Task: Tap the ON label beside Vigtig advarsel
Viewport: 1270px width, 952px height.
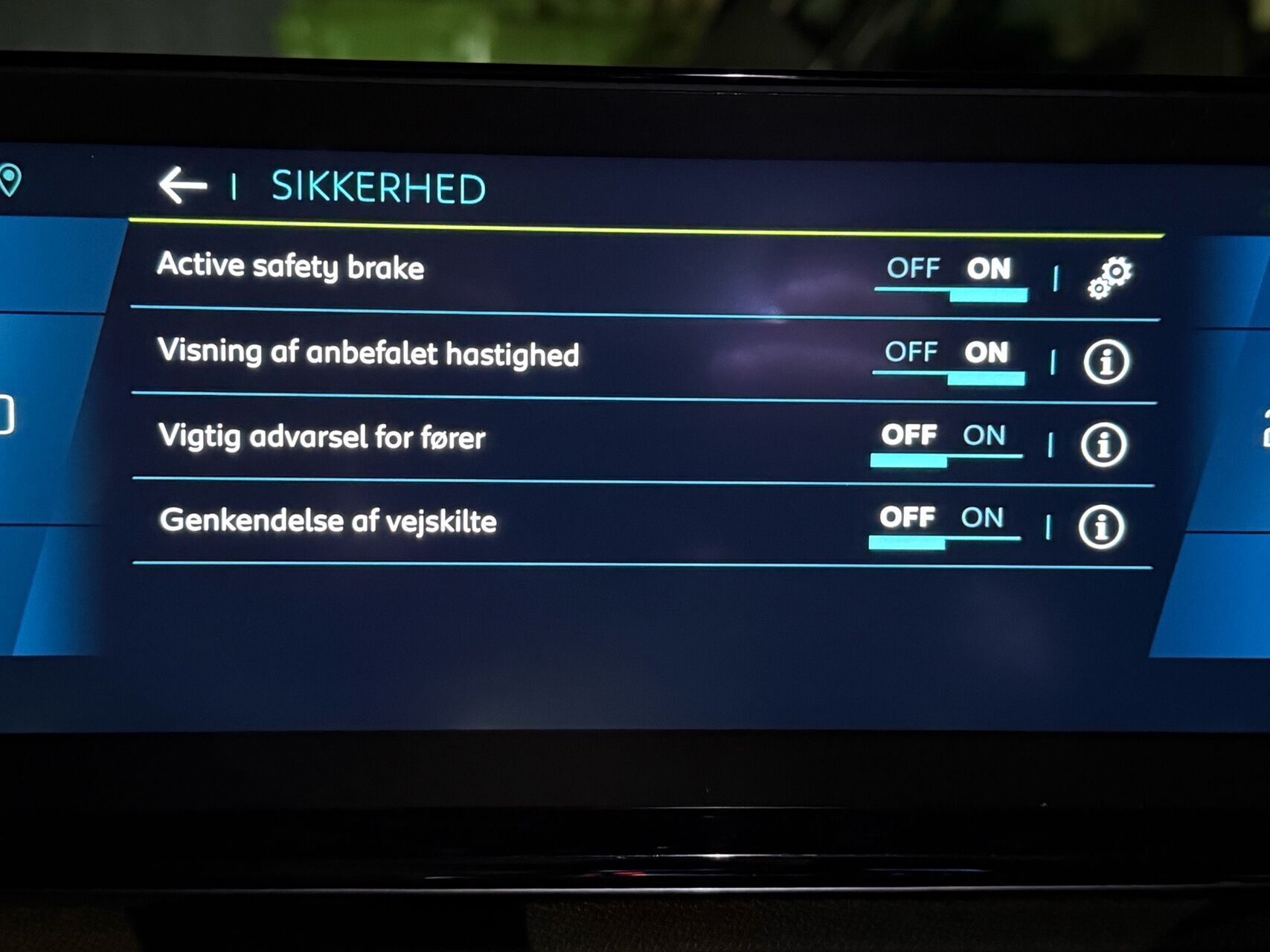Action: (x=987, y=437)
